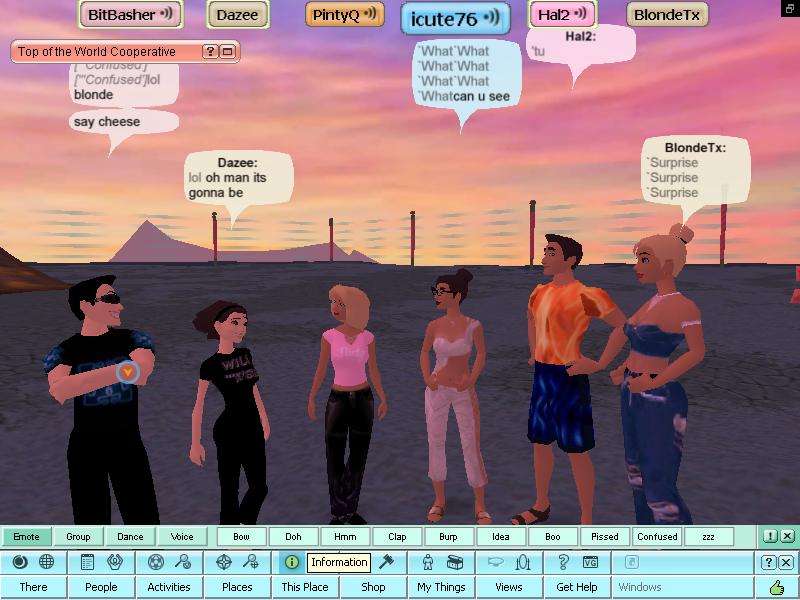Switch to the Group tab
Image resolution: width=800 pixels, height=600 pixels.
pyautogui.click(x=78, y=537)
